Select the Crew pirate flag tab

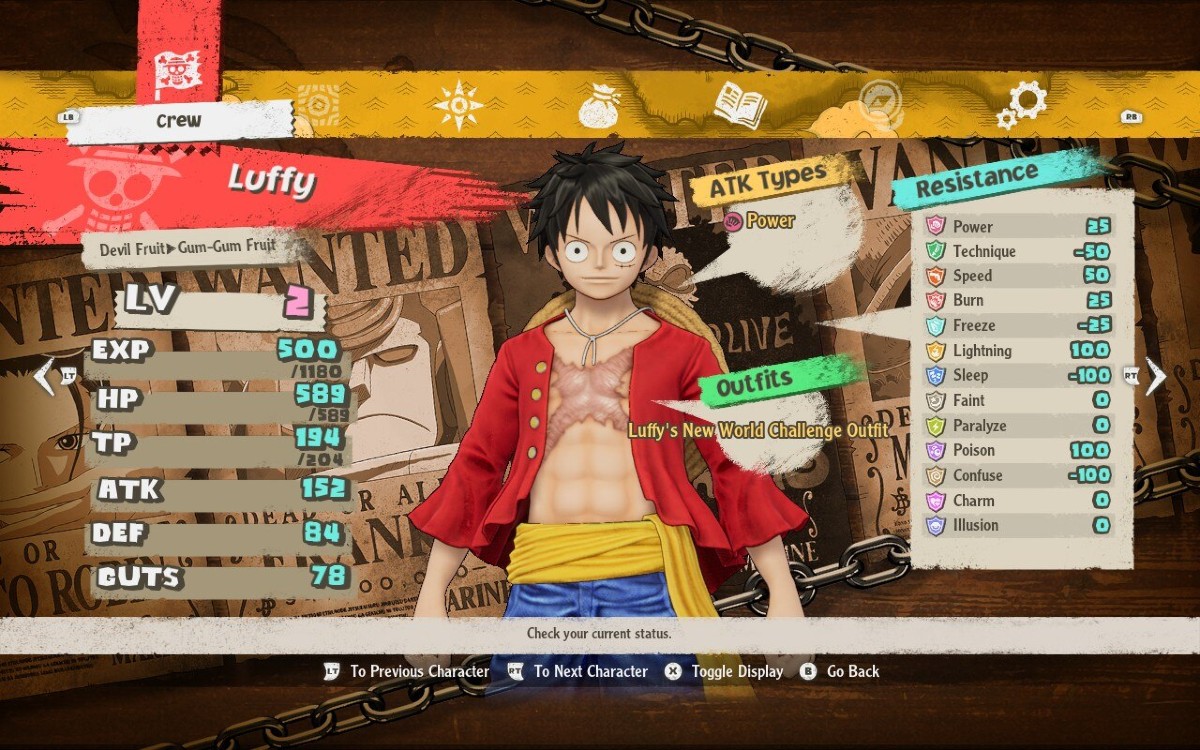point(178,70)
